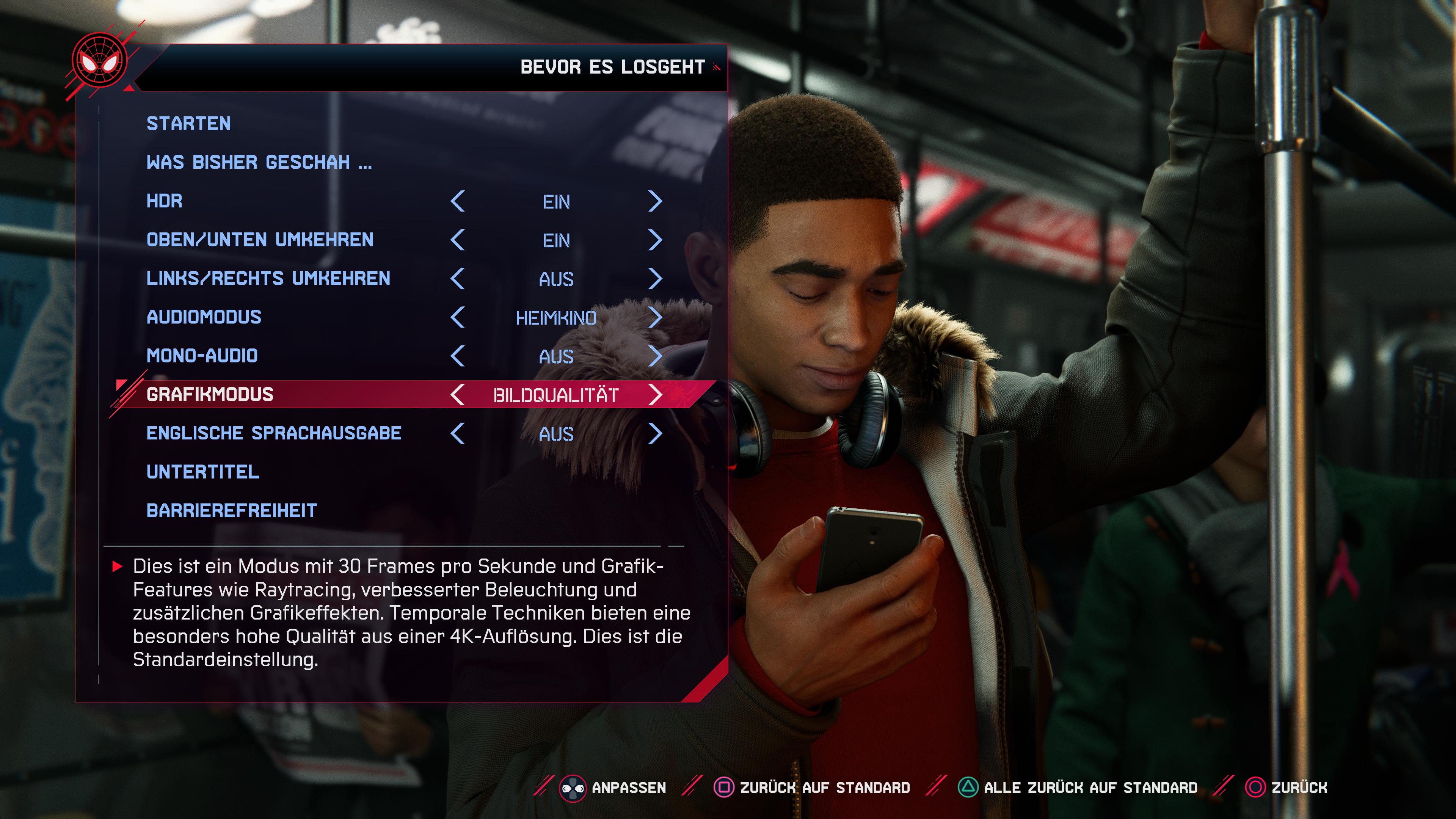Viewport: 1456px width, 819px height.
Task: Open the UNTERTITEL settings
Action: [x=202, y=472]
